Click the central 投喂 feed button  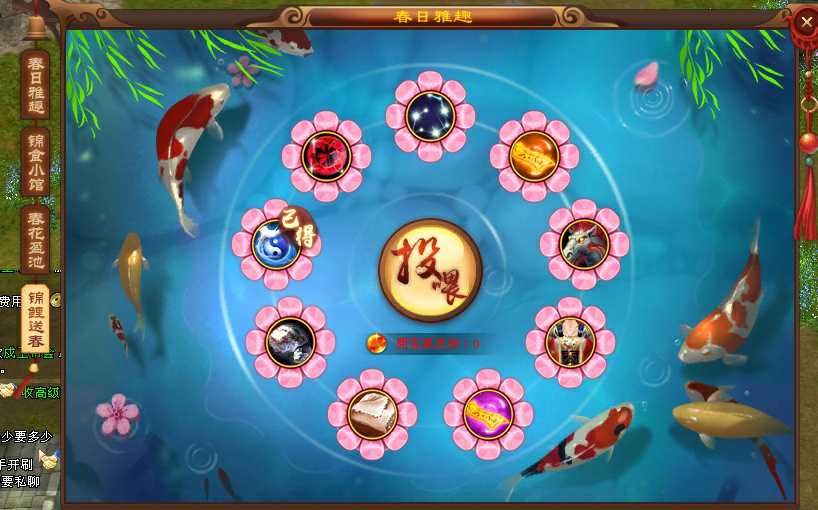coord(430,270)
